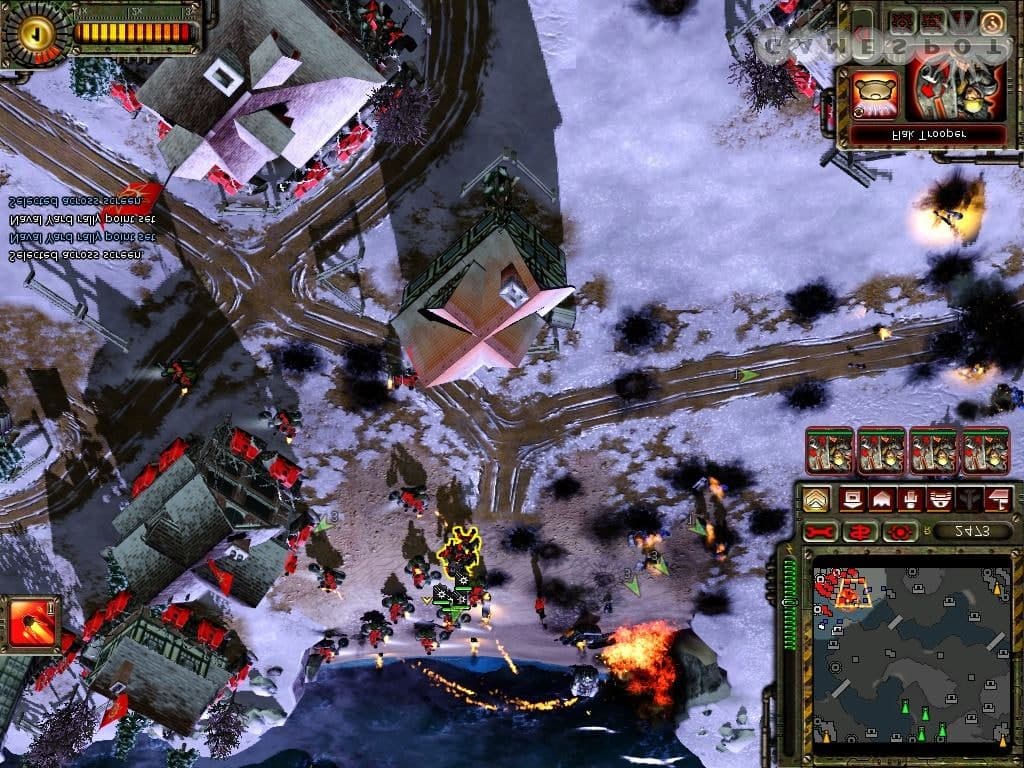Toggle the red currency-symbol sell button

click(859, 530)
